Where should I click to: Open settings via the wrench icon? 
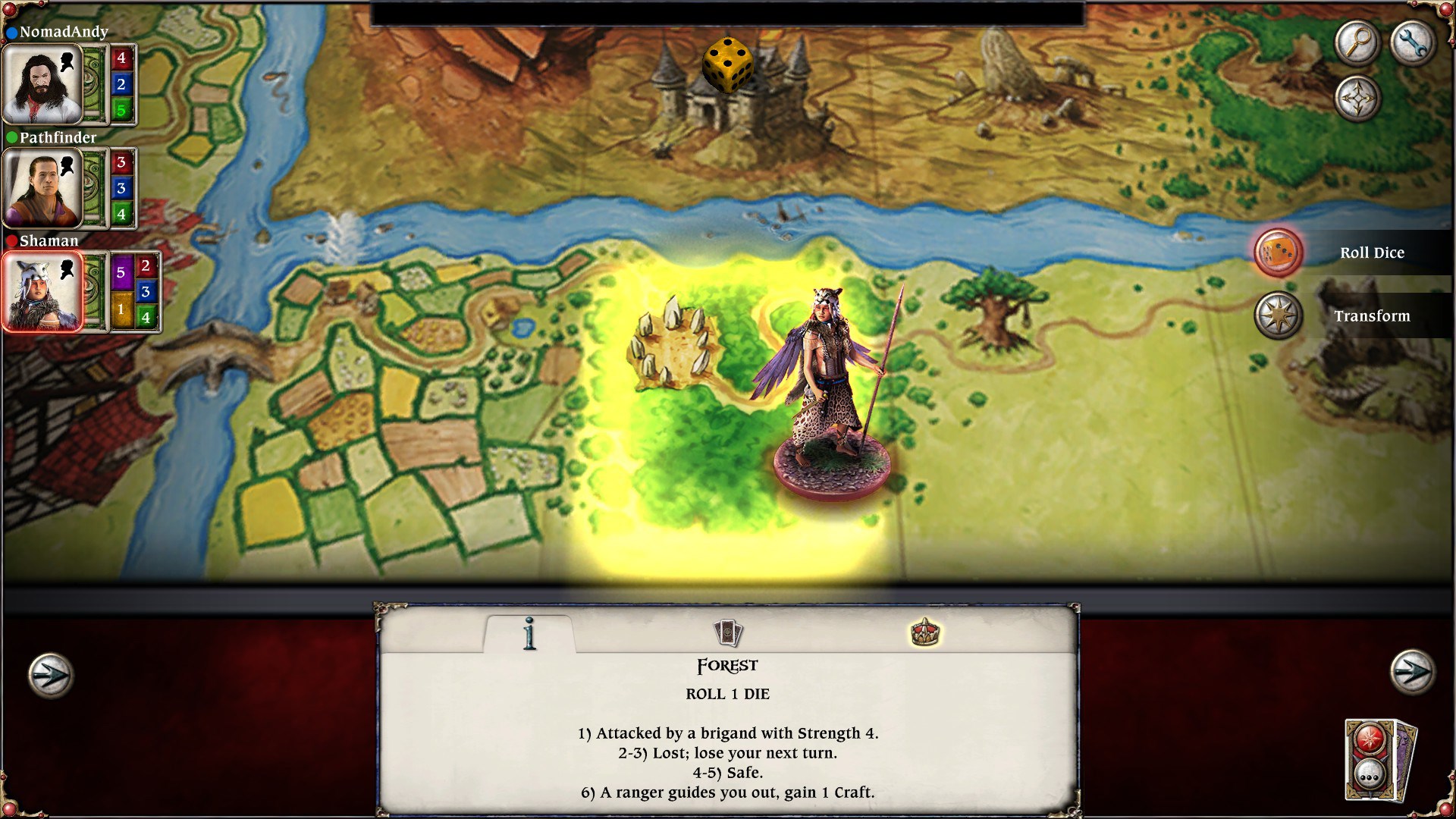1413,43
